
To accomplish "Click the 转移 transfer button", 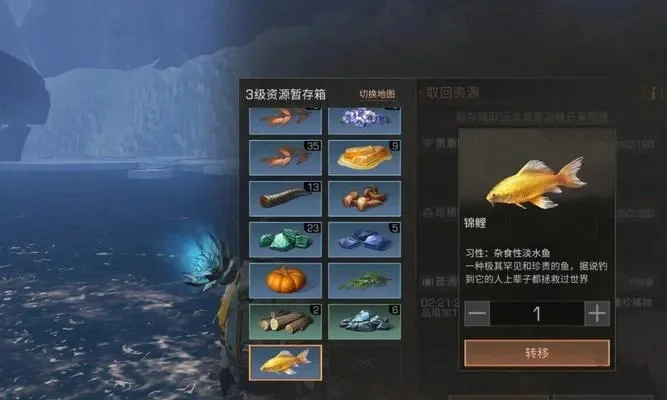I will coord(537,353).
